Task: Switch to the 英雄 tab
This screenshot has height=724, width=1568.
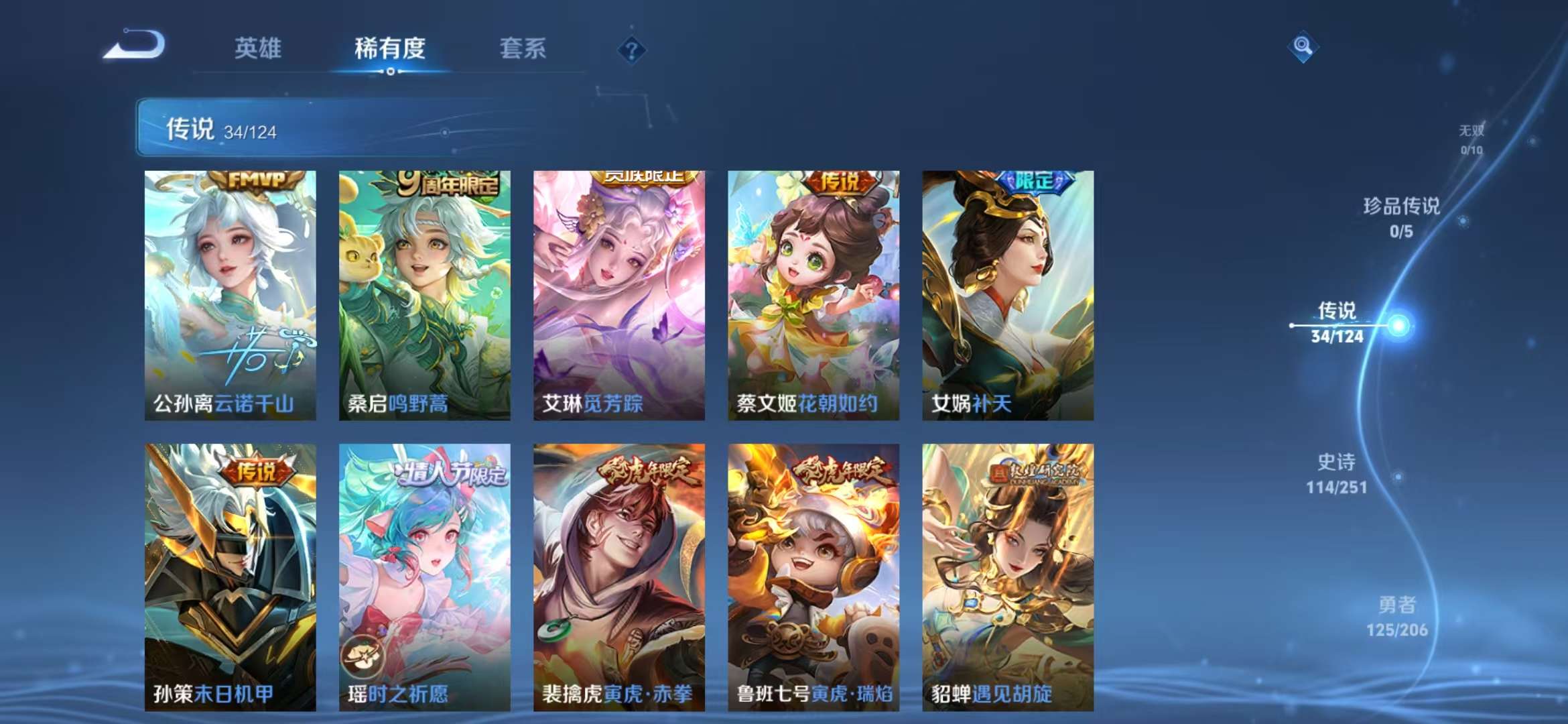Action: pos(257,49)
